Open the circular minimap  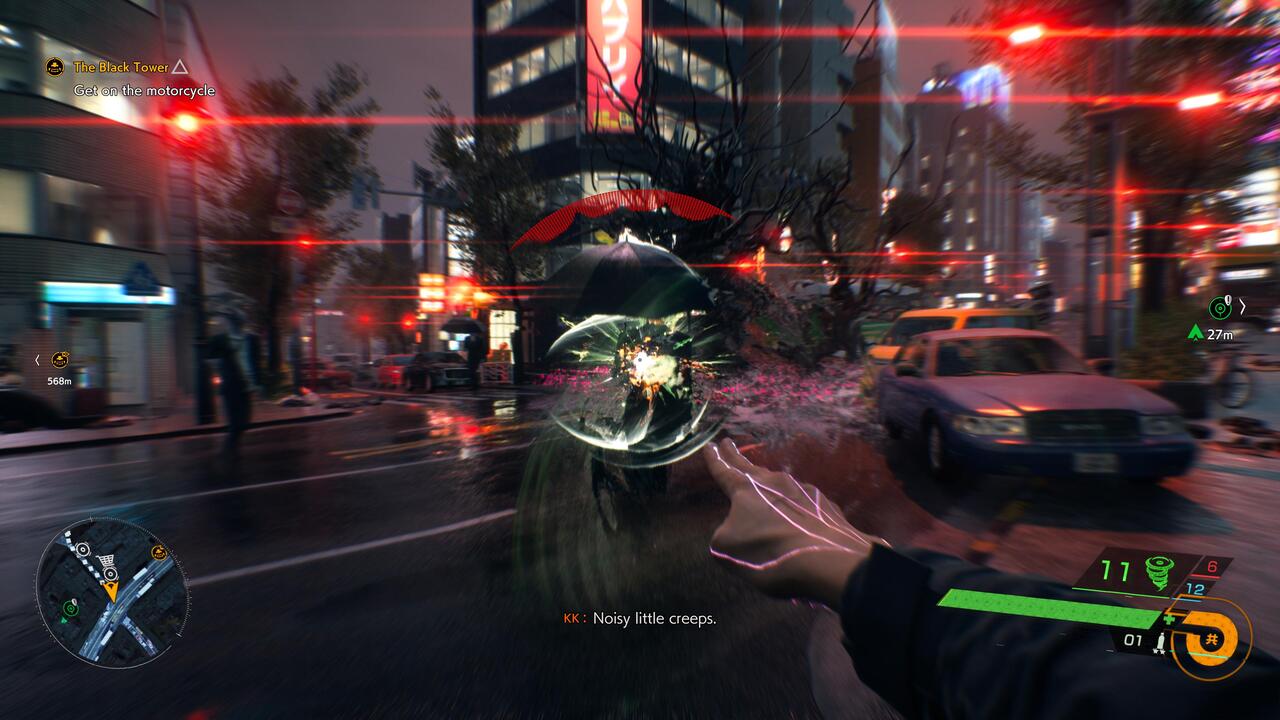point(112,591)
